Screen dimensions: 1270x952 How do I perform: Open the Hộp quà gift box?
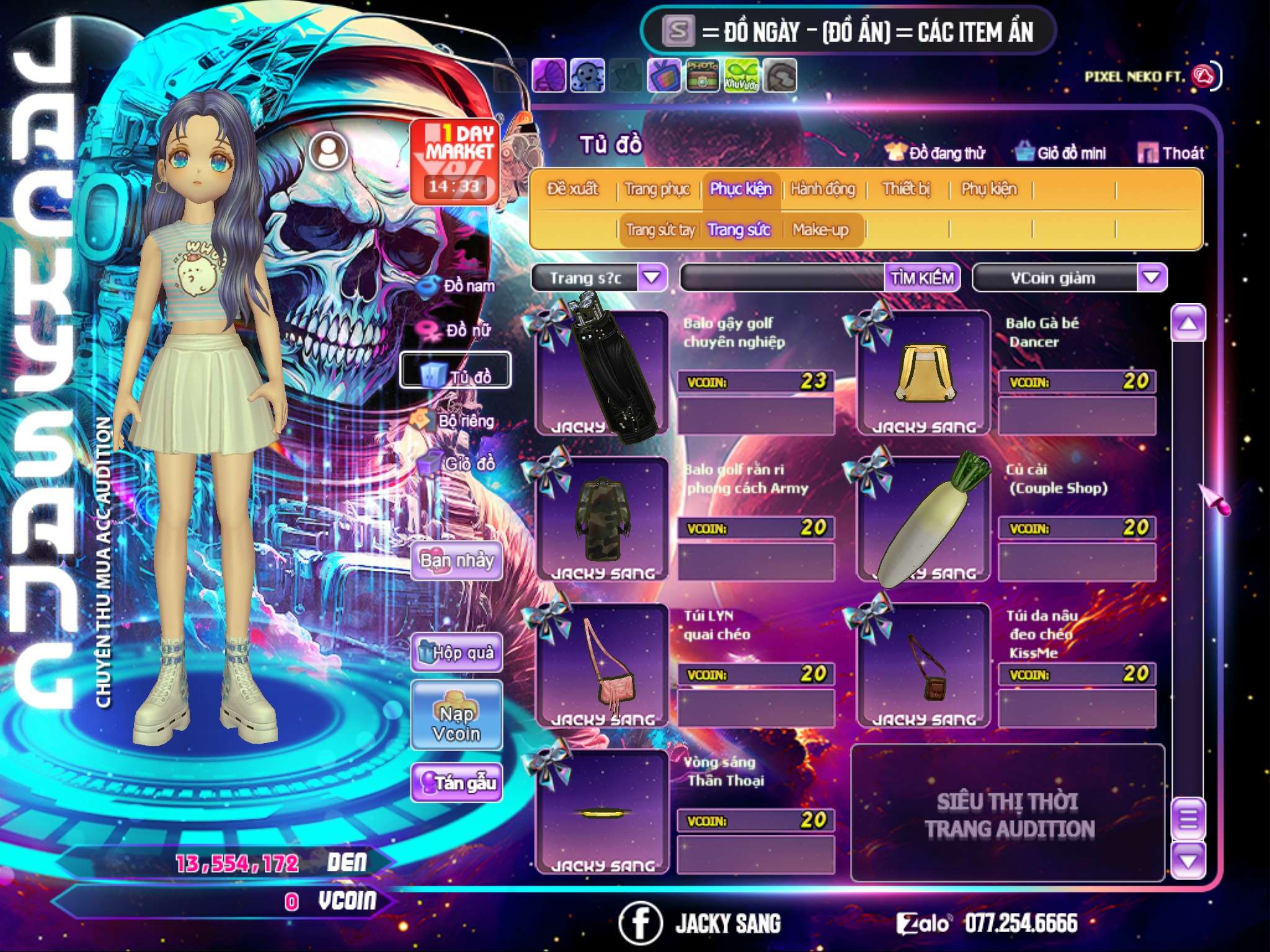coord(456,652)
